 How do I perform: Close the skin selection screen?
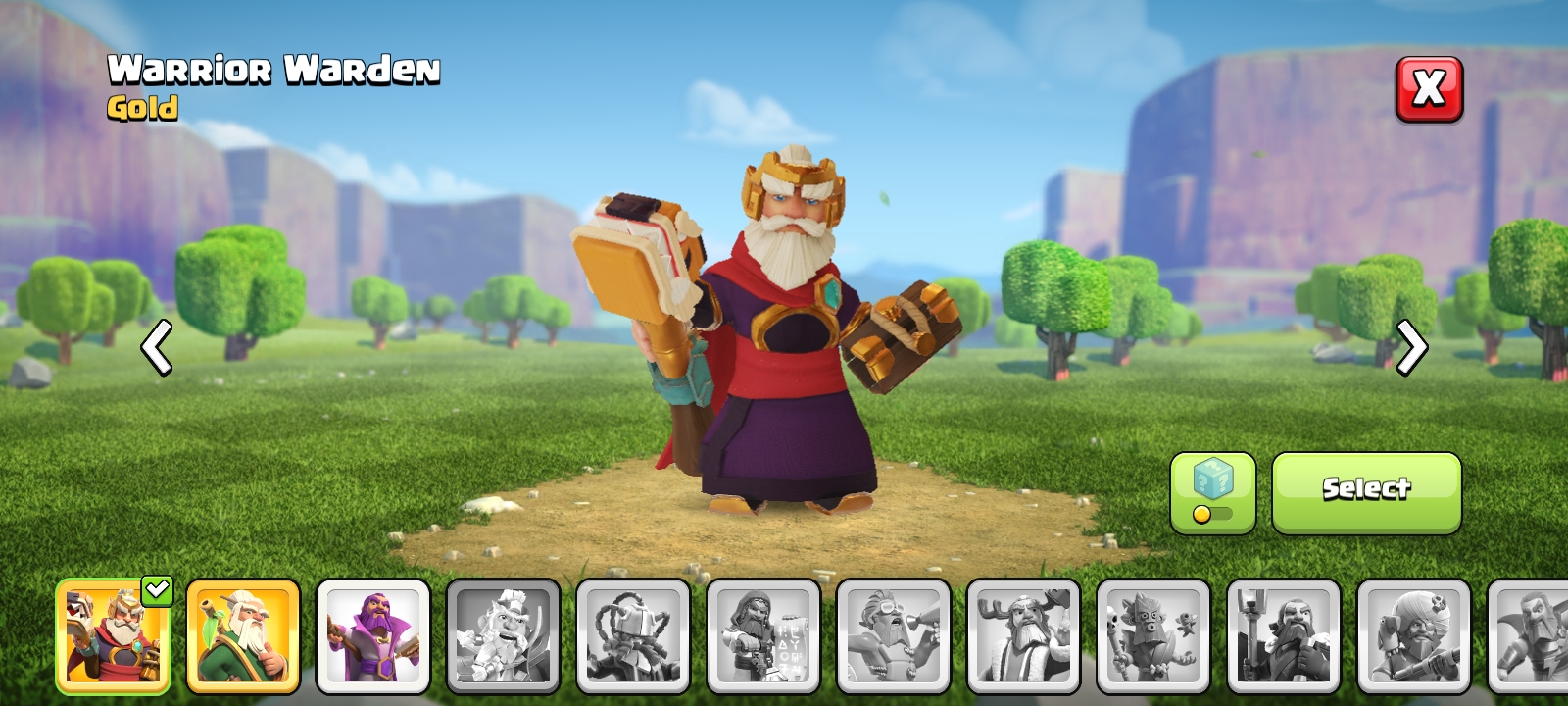click(1429, 90)
